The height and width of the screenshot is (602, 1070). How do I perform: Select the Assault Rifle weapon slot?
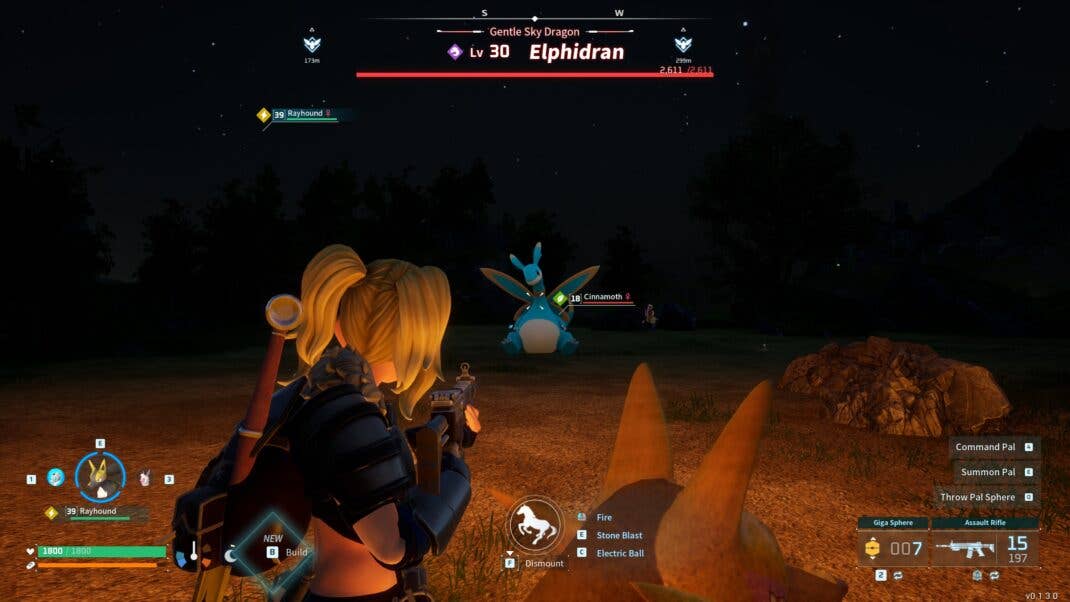(x=984, y=547)
